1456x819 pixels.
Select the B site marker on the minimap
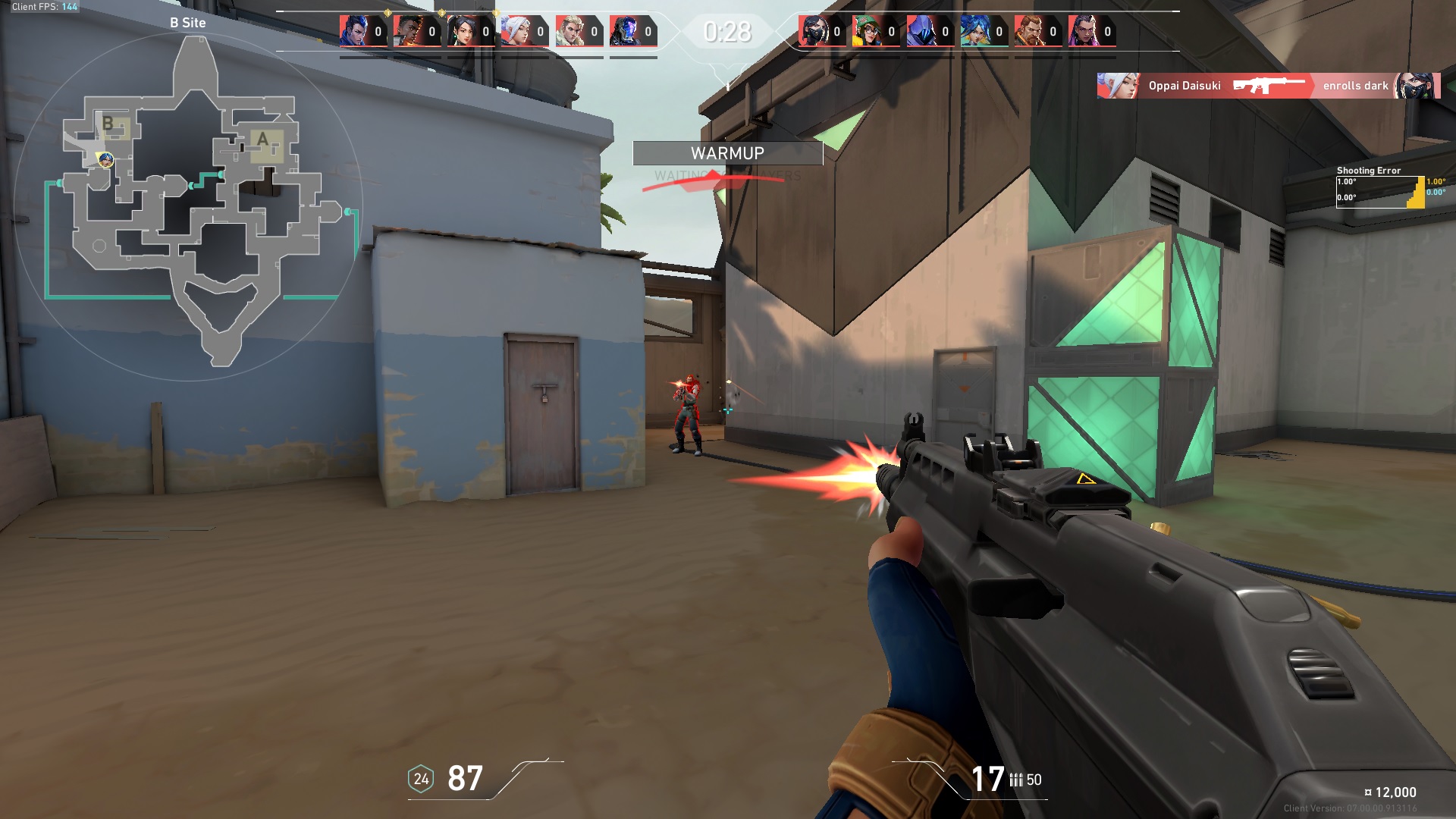coord(109,124)
